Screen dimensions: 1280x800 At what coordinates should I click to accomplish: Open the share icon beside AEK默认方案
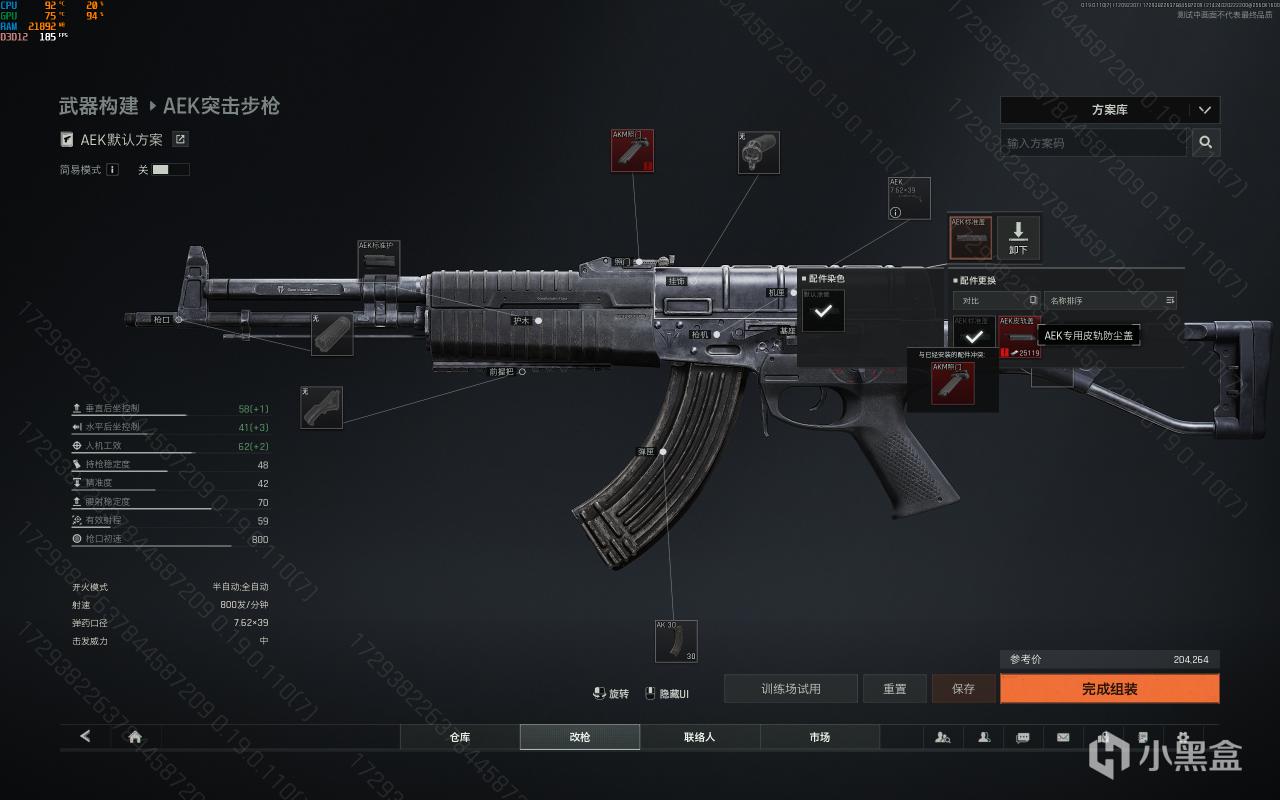click(x=181, y=140)
